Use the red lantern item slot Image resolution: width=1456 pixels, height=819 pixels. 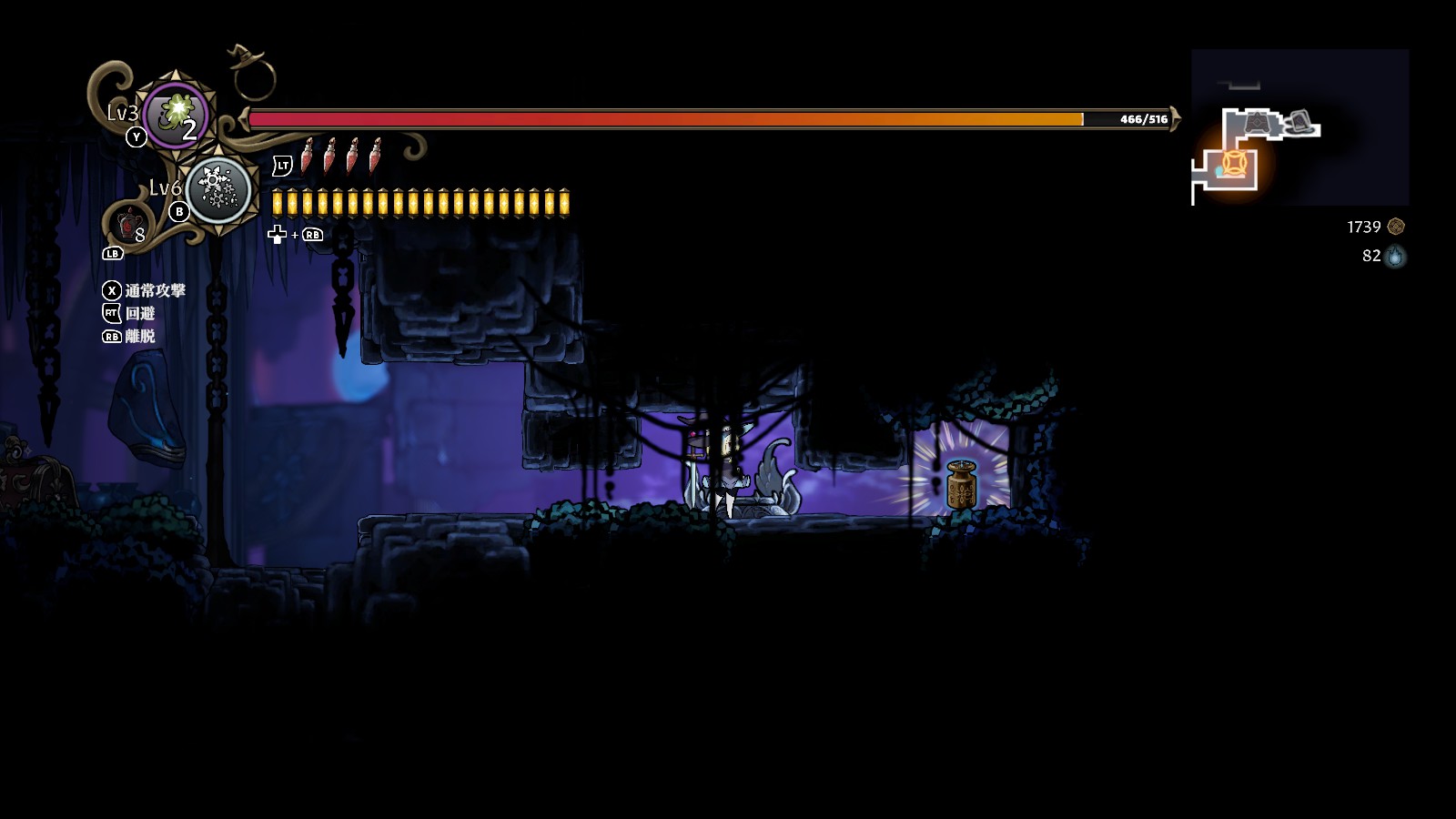tap(129, 223)
